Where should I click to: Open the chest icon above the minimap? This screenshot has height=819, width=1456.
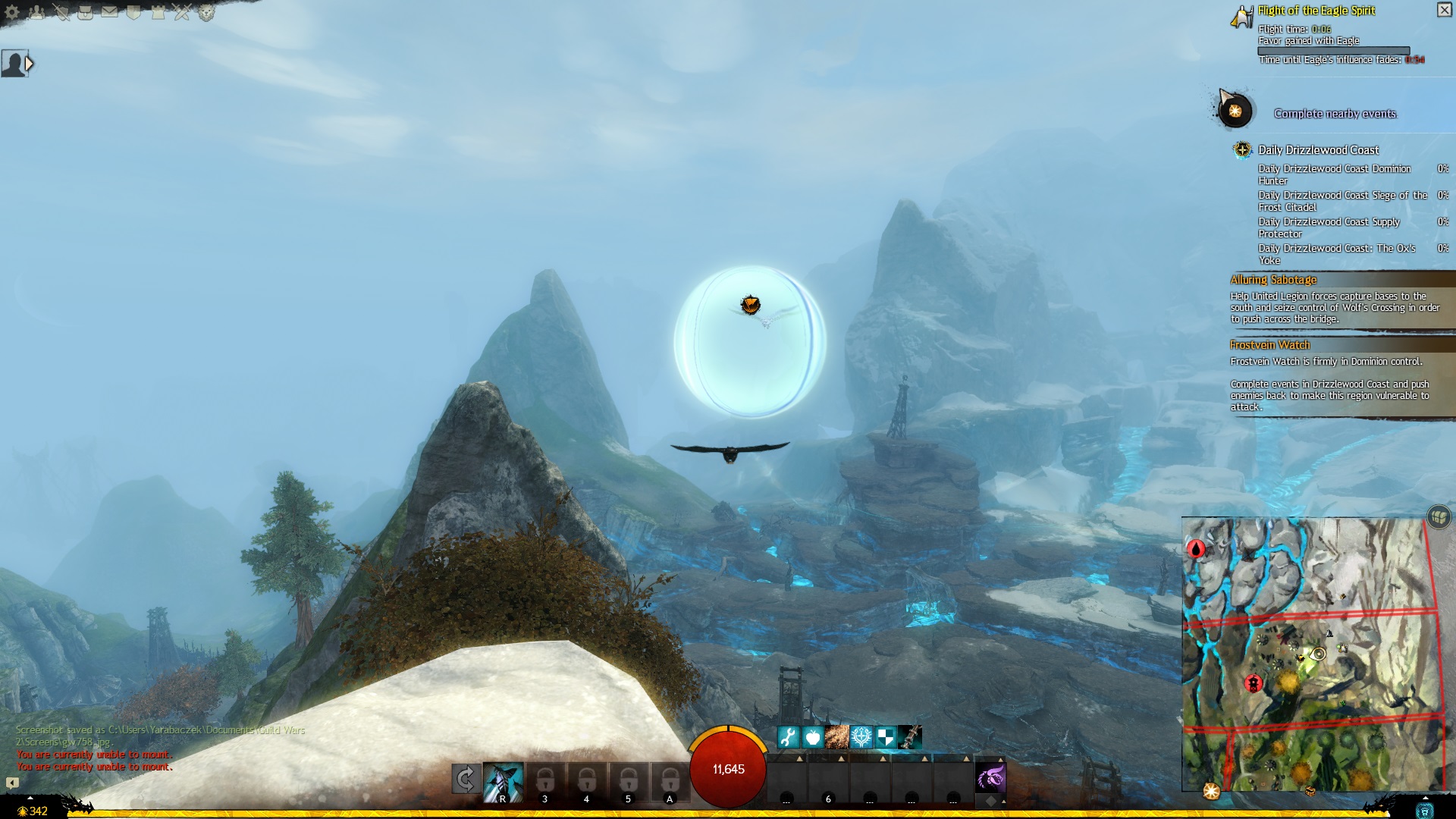click(x=1439, y=516)
